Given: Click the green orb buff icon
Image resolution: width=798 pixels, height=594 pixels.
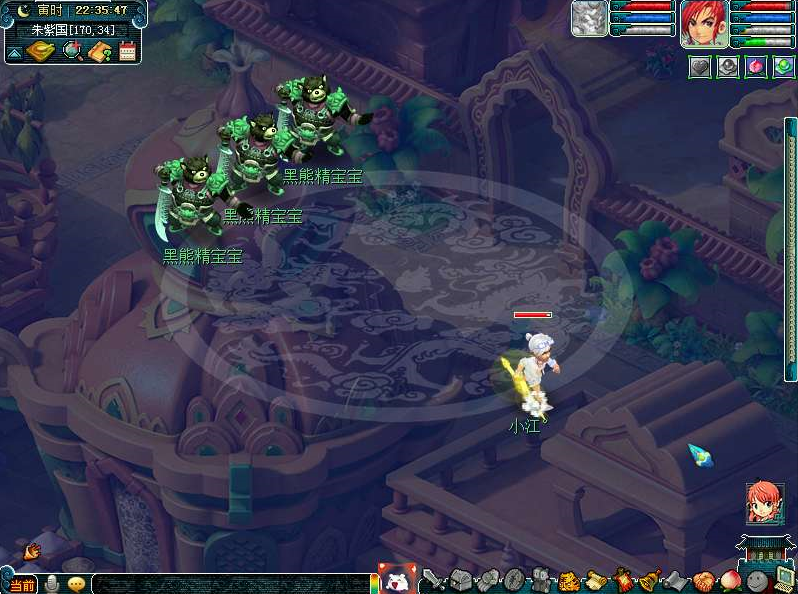Looking at the screenshot, I should (x=783, y=67).
